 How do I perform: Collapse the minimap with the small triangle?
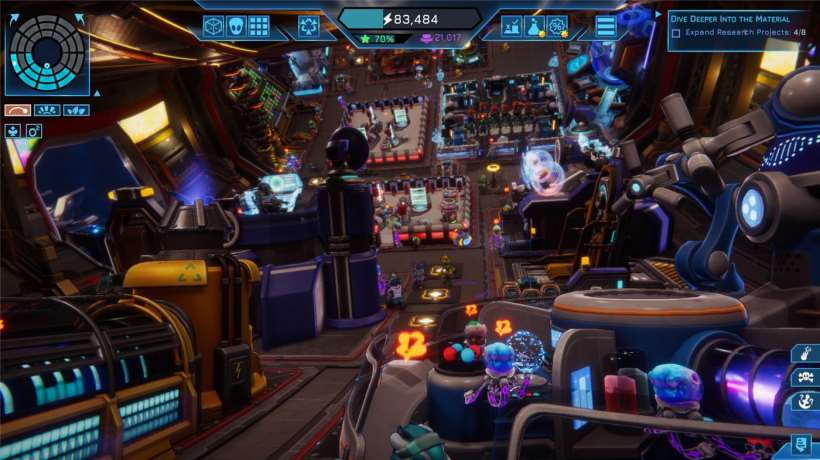coord(97,93)
